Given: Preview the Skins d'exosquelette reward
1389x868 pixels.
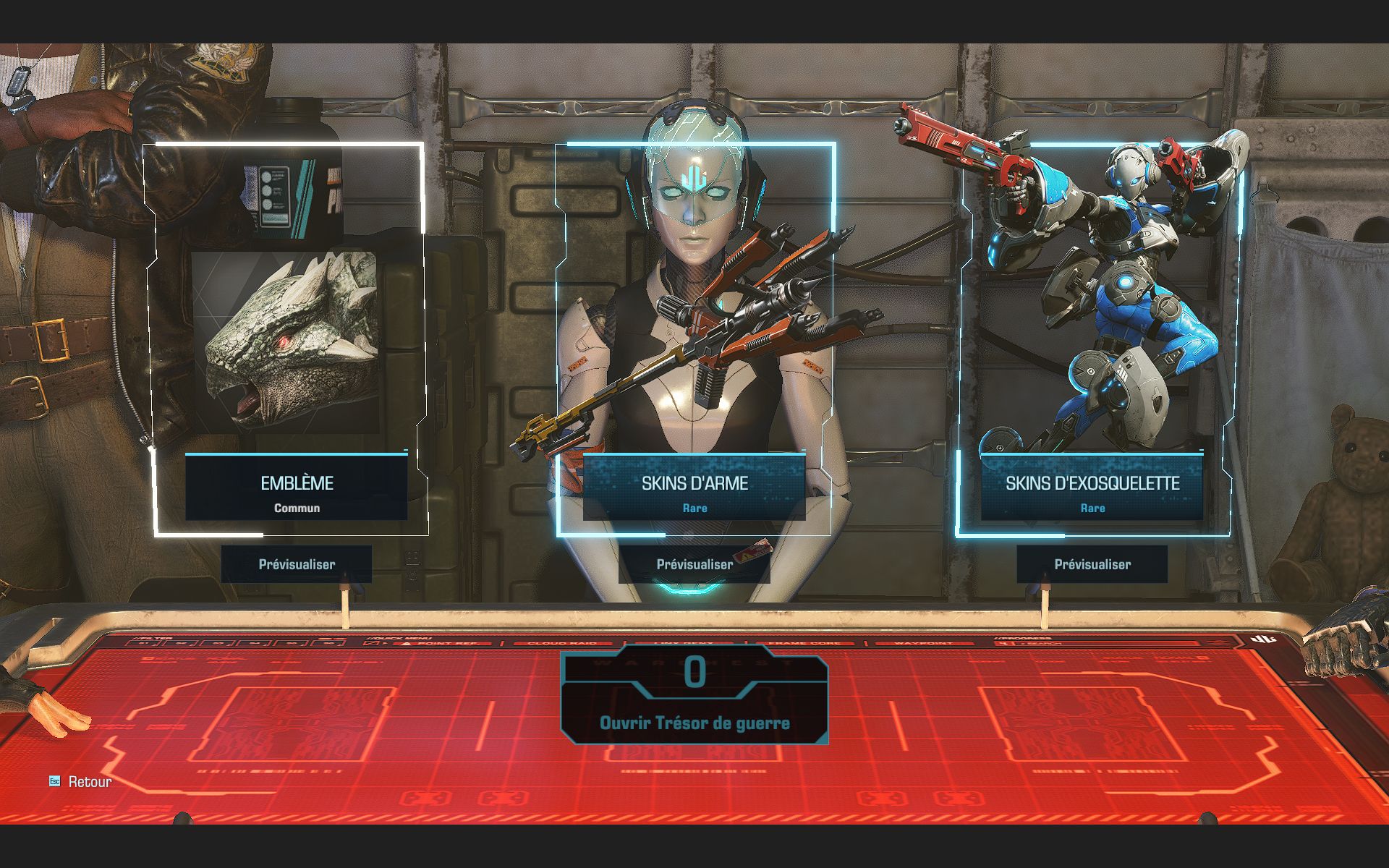Looking at the screenshot, I should pos(1092,564).
